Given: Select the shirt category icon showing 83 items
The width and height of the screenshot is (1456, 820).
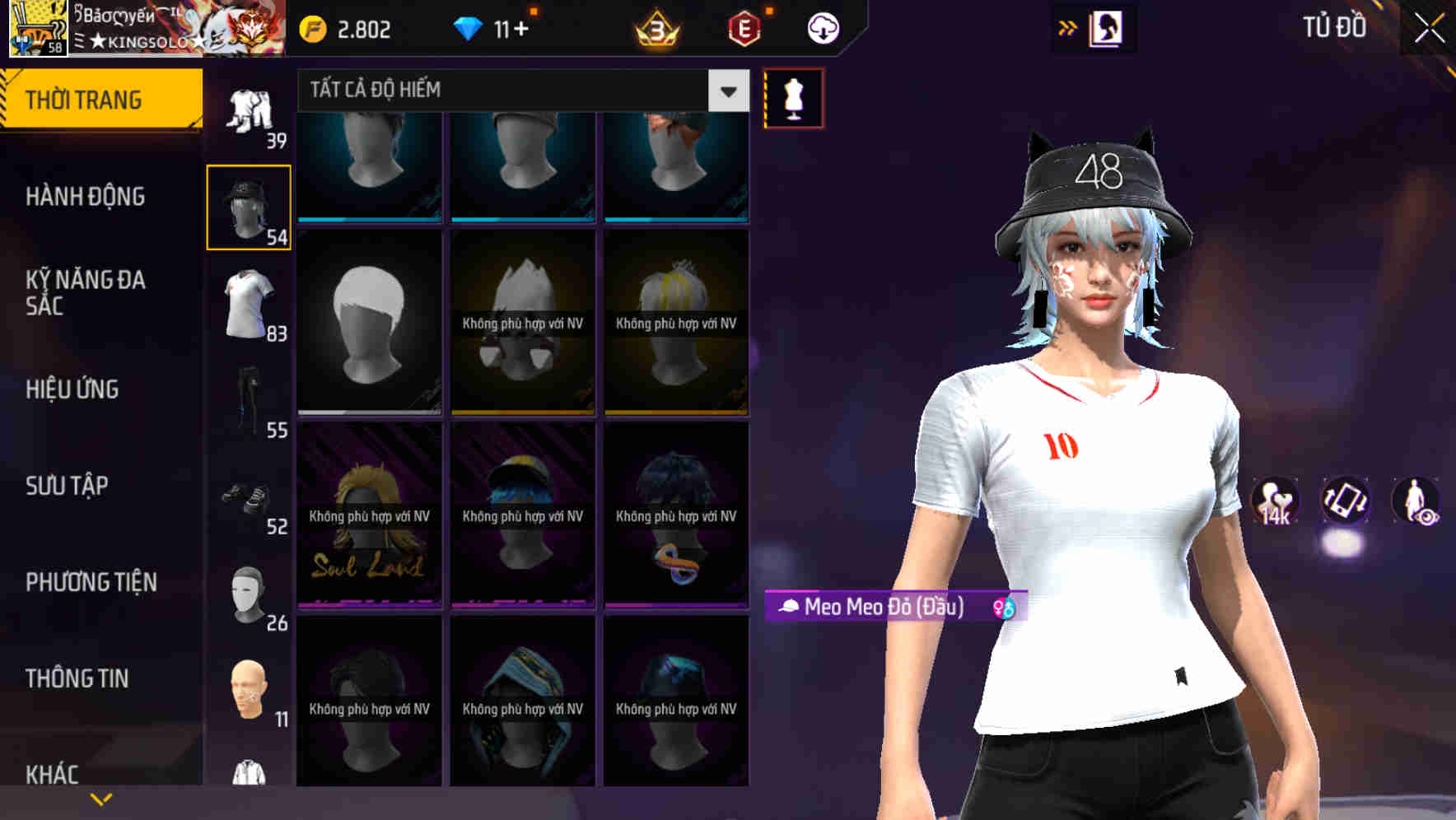Looking at the screenshot, I should point(248,303).
